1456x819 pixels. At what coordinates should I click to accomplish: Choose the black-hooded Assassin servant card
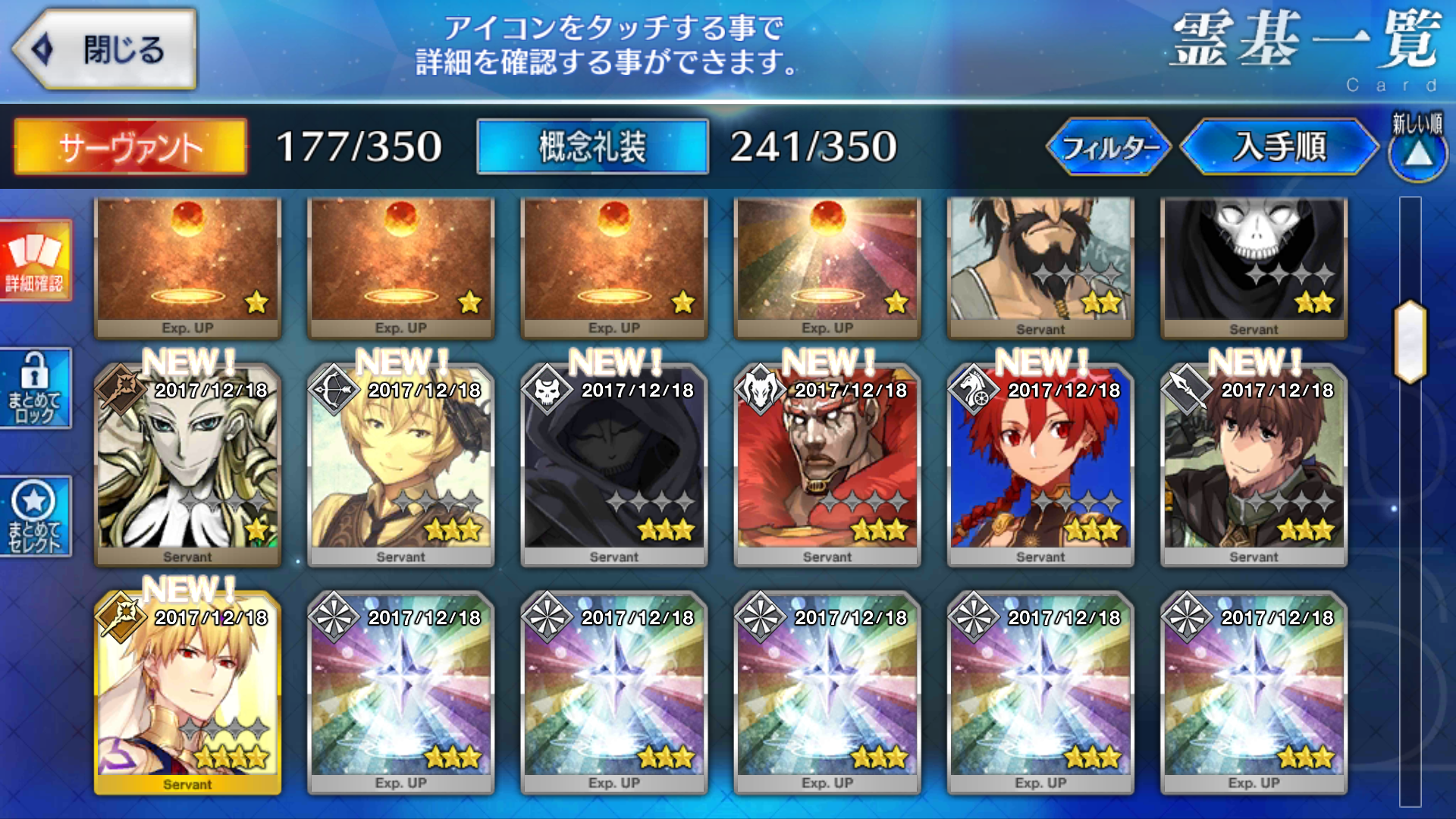[x=613, y=465]
